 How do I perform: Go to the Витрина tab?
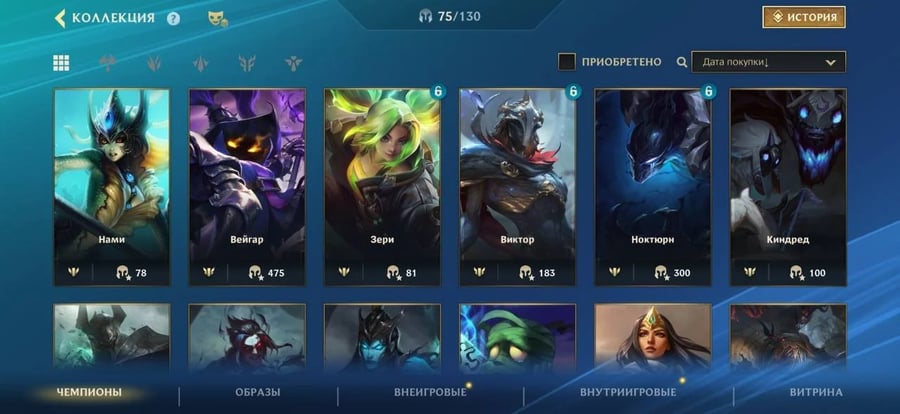pos(815,392)
